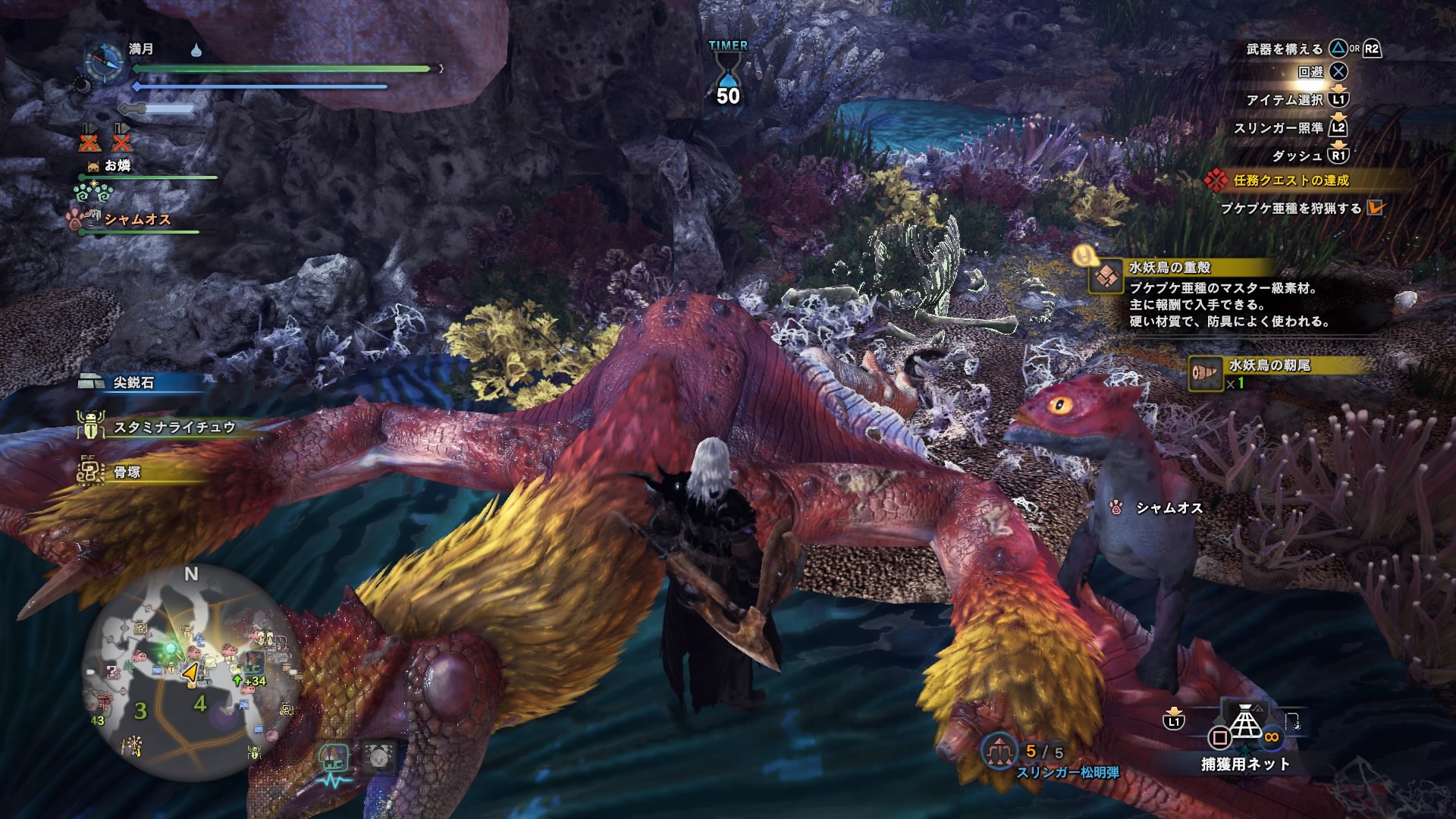Show the 任務クエストの達成 quest banner

coord(1291,180)
